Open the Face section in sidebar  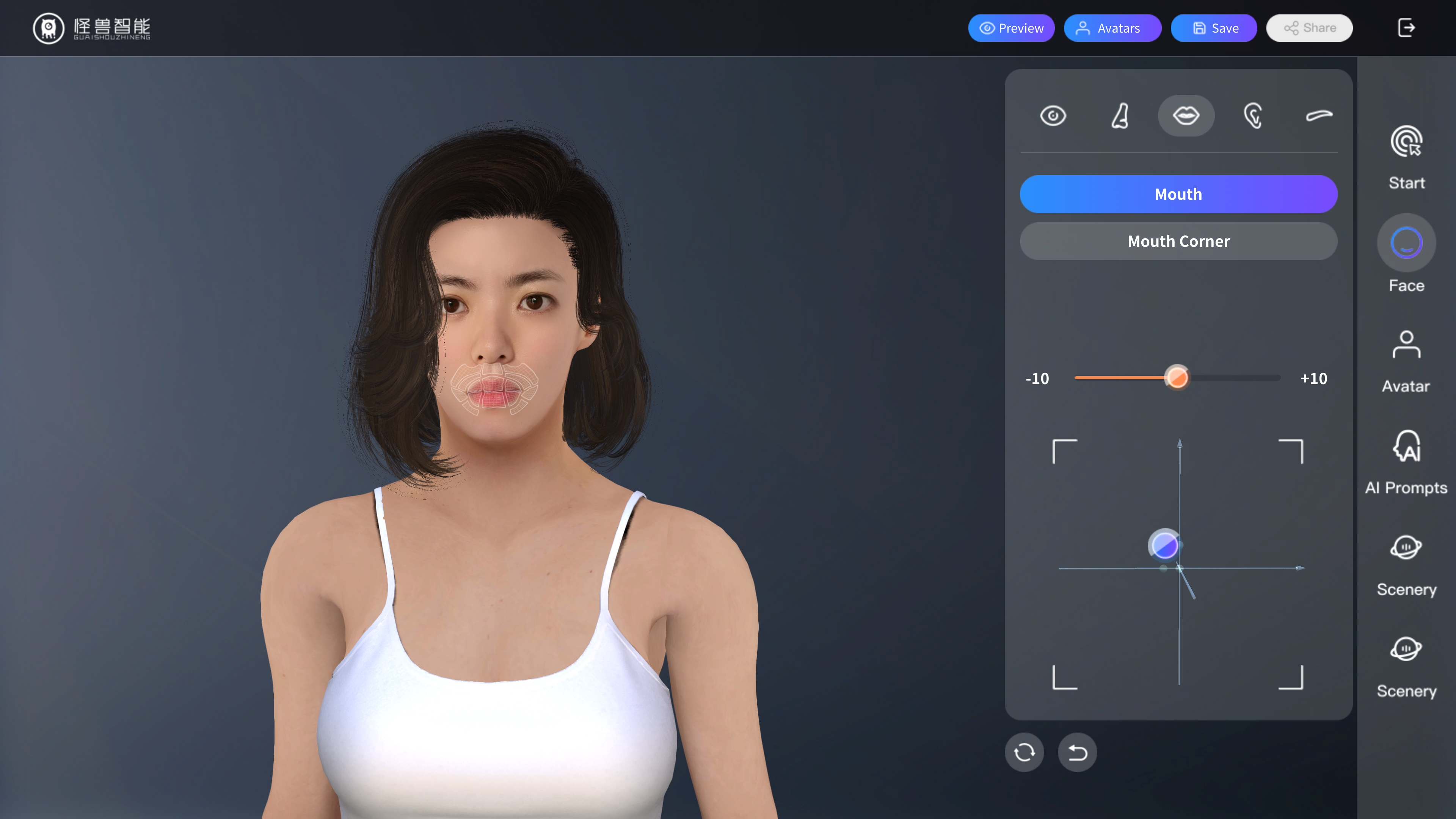[1406, 254]
